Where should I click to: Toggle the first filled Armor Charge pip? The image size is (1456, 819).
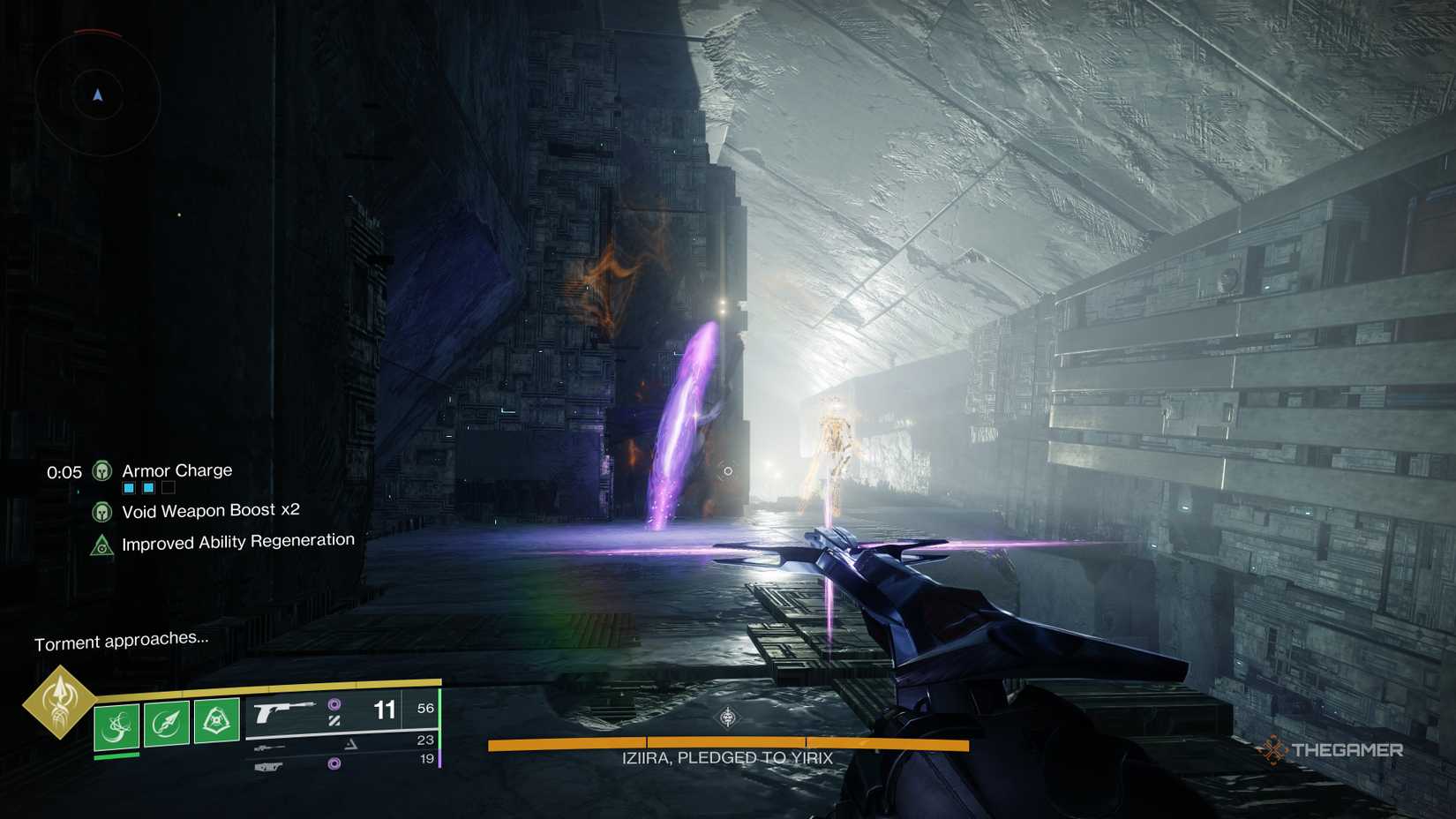click(x=129, y=486)
